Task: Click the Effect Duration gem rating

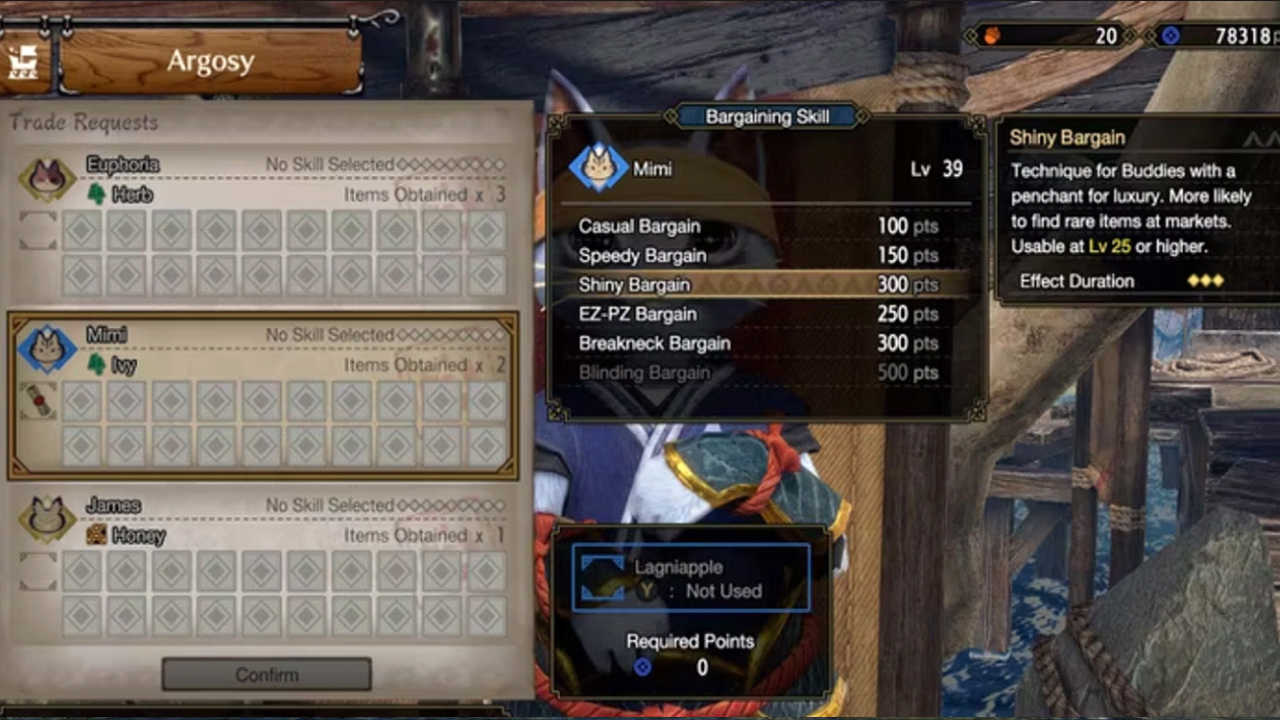Action: tap(1204, 281)
